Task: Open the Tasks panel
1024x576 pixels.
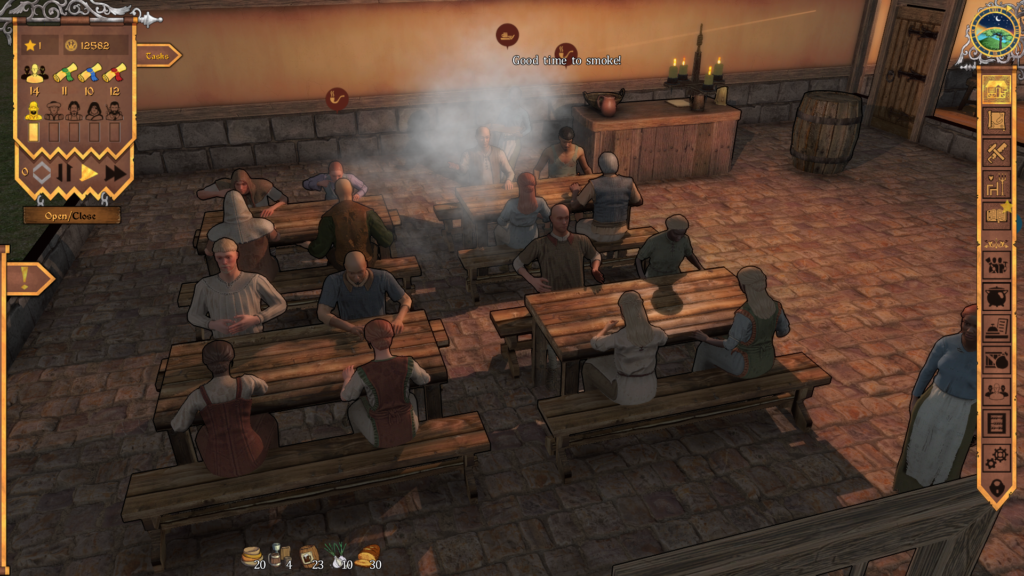Action: pos(158,56)
